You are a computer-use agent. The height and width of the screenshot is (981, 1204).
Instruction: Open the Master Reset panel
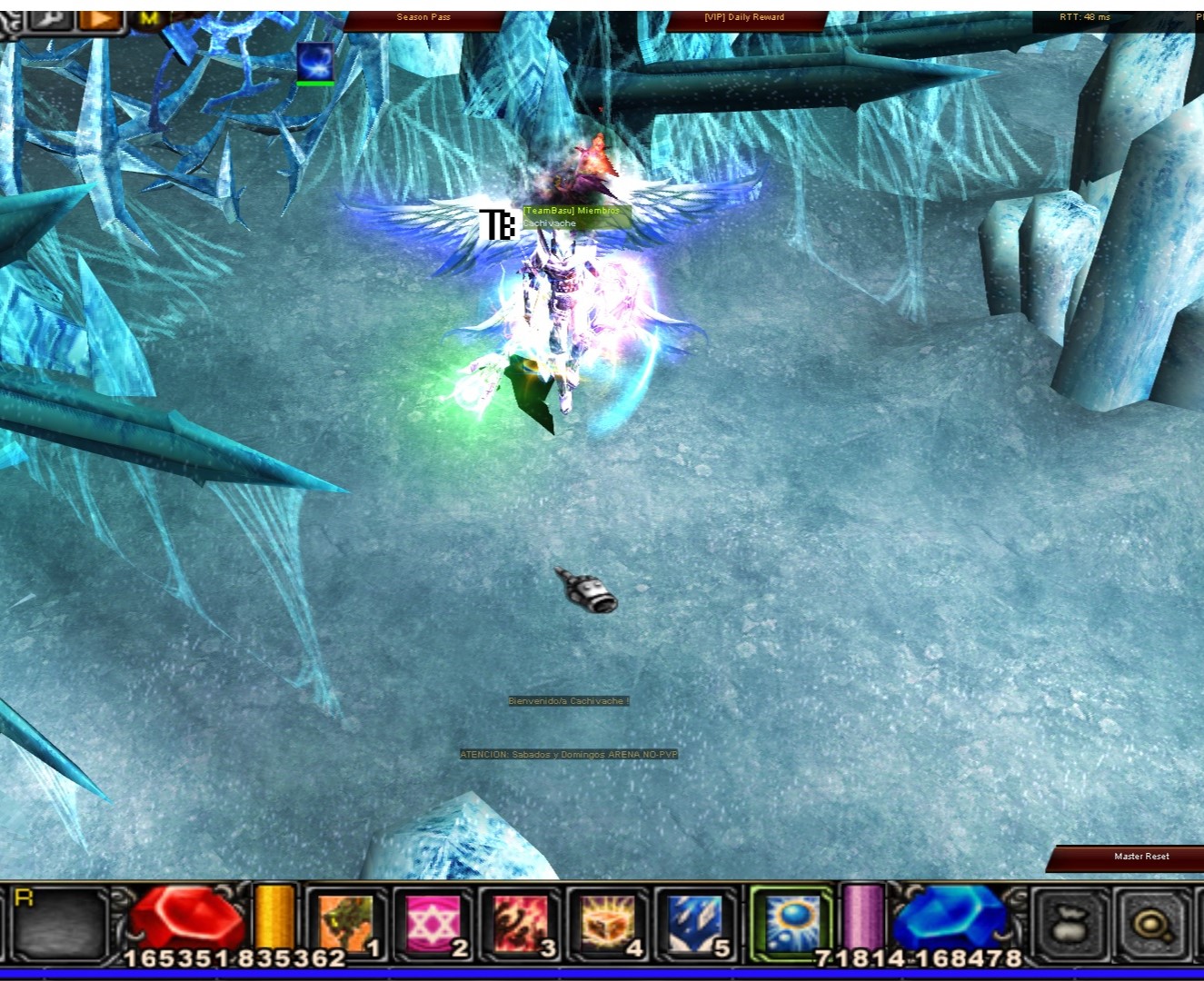(1141, 857)
